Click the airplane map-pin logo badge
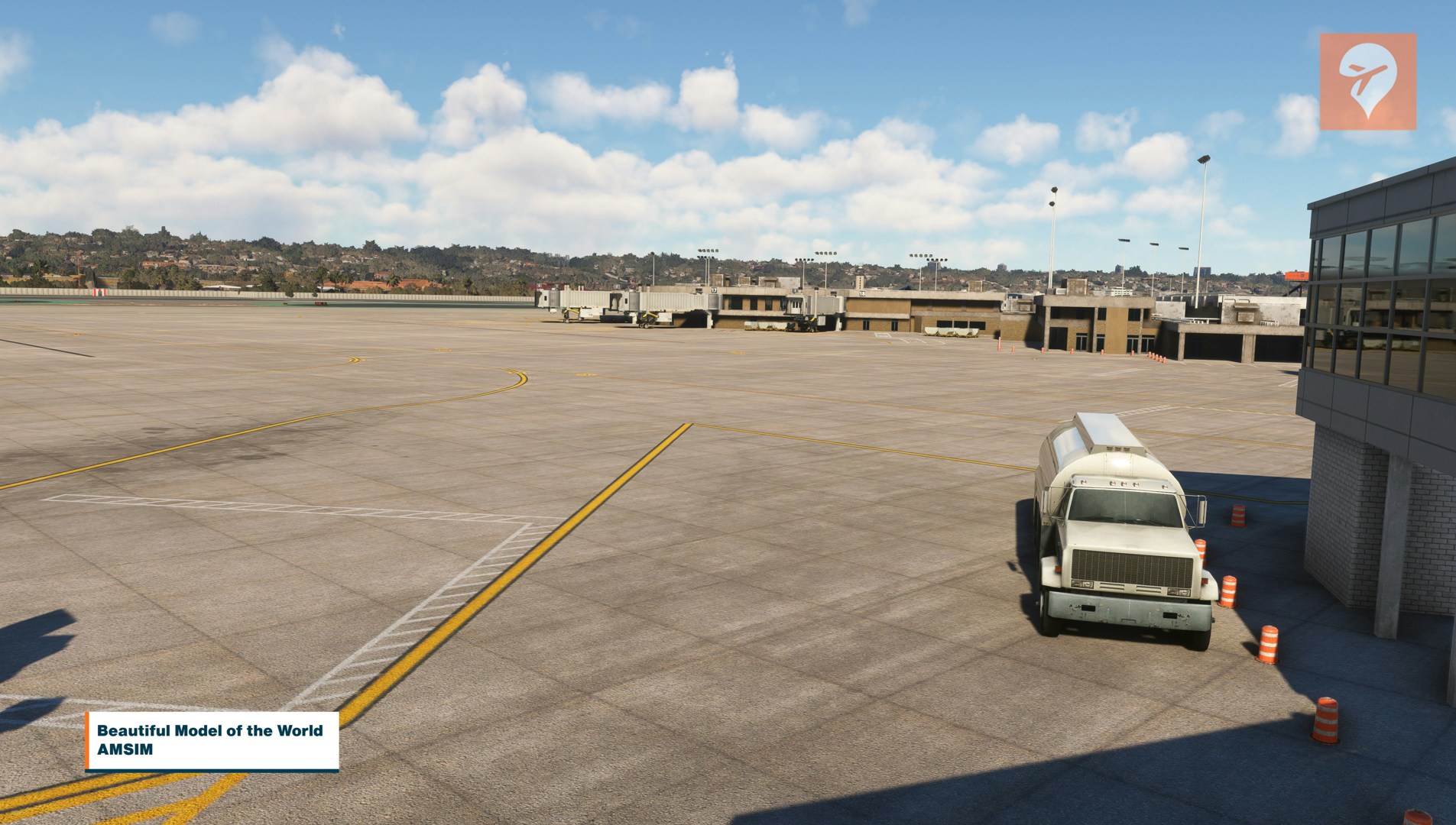The width and height of the screenshot is (1456, 825). pos(1367,81)
